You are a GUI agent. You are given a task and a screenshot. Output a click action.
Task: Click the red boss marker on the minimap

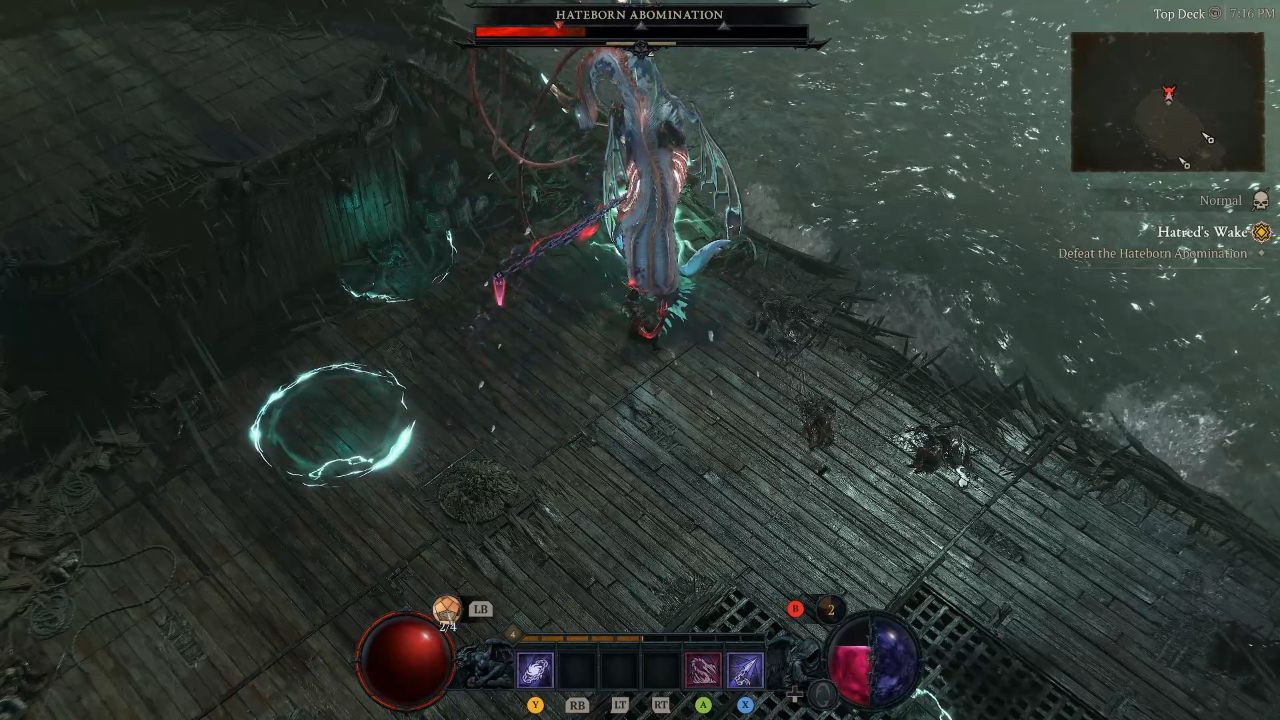click(1167, 92)
